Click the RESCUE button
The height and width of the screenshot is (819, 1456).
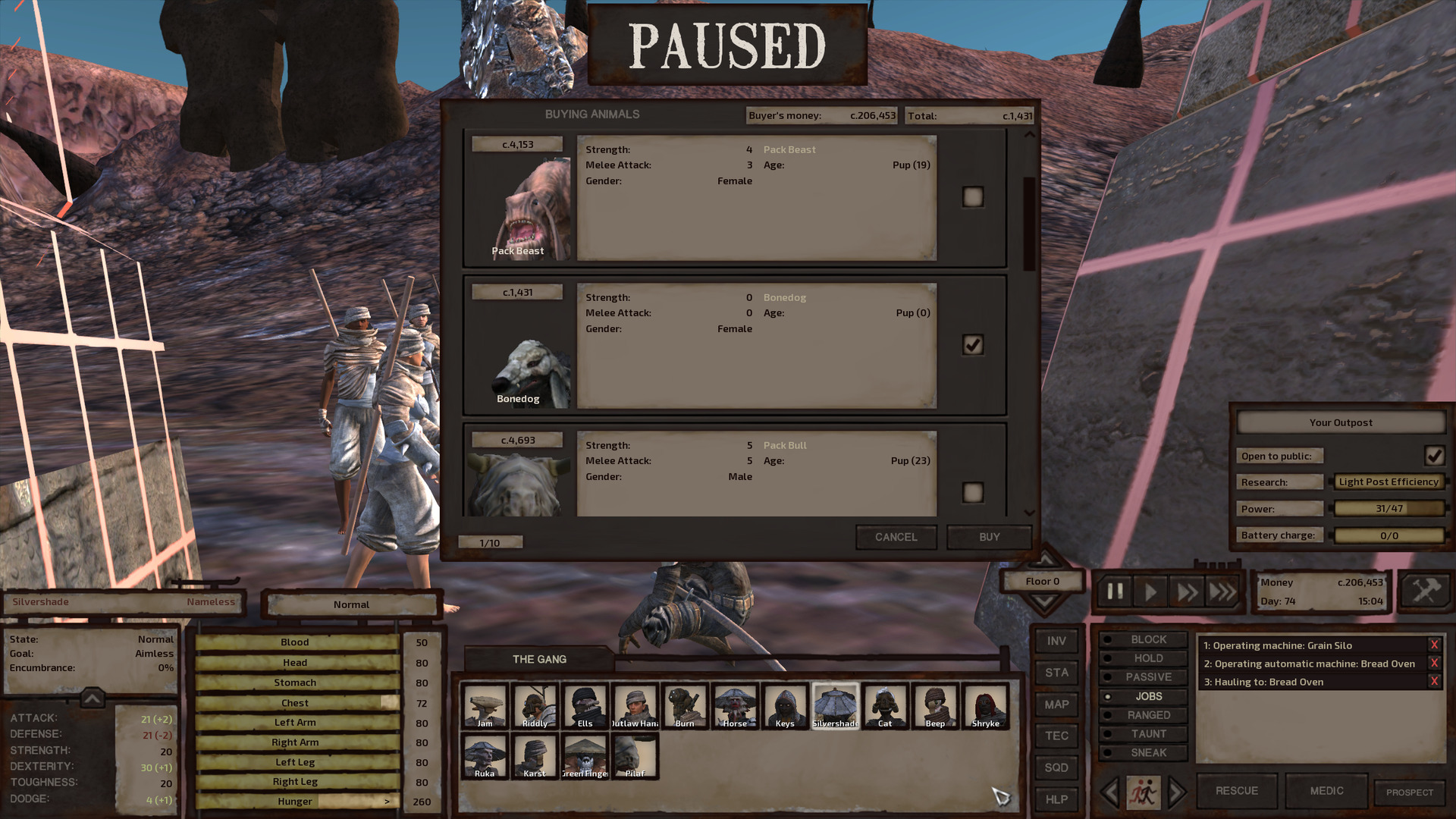1236,790
